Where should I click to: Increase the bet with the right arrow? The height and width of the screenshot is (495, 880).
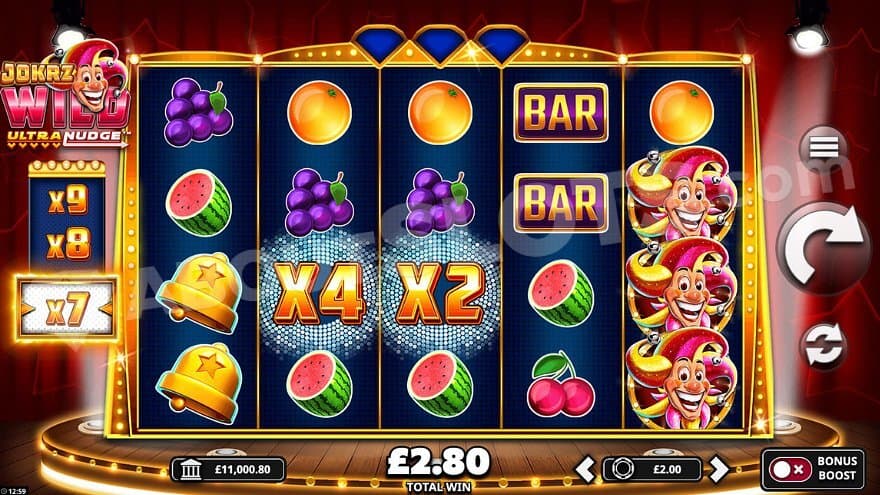pos(717,468)
